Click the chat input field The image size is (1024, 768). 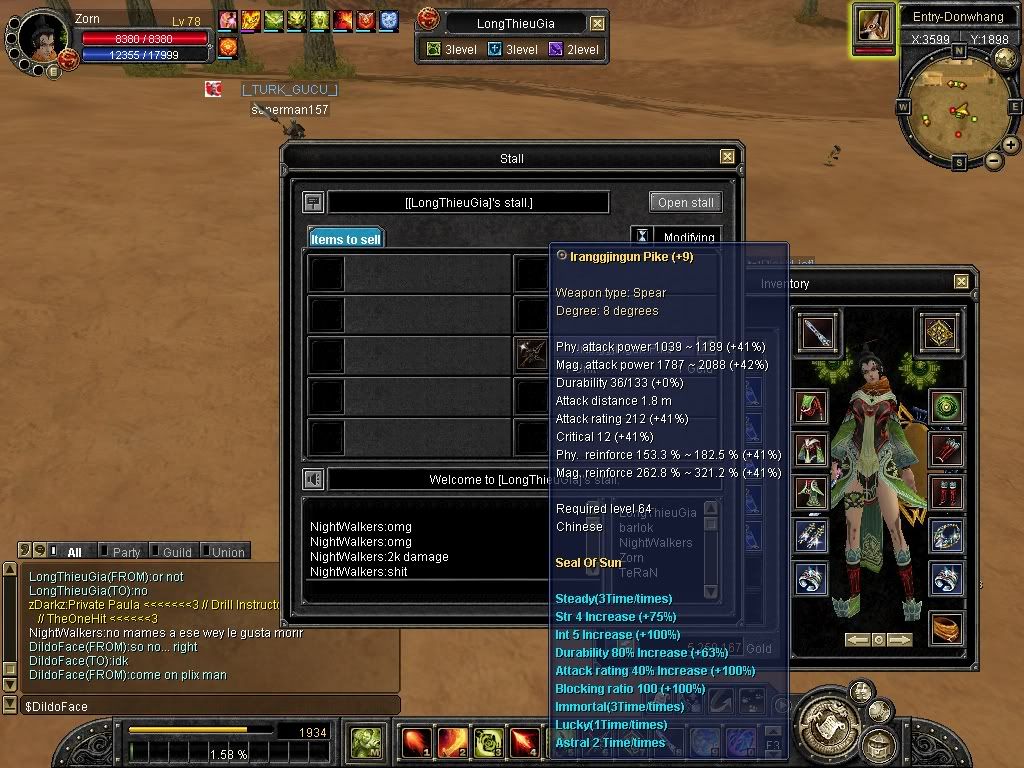(x=200, y=706)
